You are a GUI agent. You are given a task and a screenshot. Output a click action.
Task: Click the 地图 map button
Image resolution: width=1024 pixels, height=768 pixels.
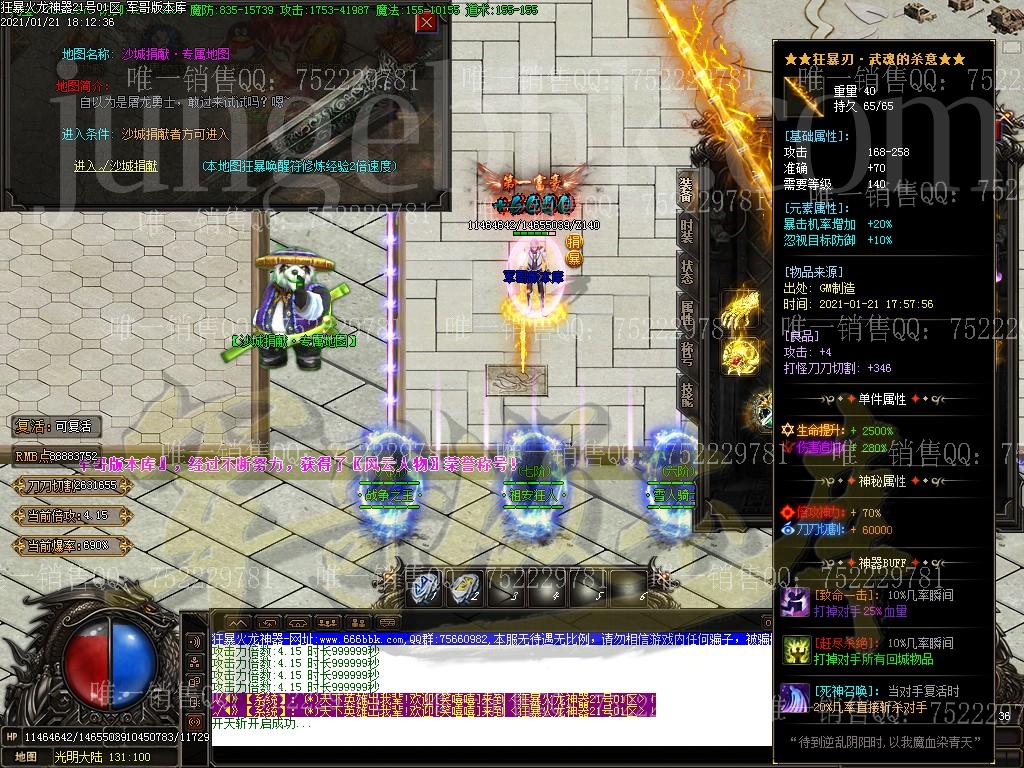coord(26,757)
